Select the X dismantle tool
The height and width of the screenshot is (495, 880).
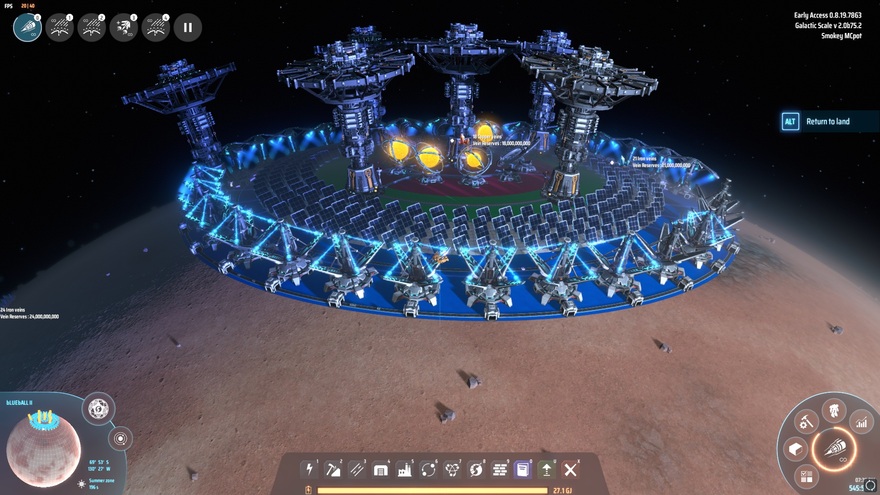coord(571,469)
